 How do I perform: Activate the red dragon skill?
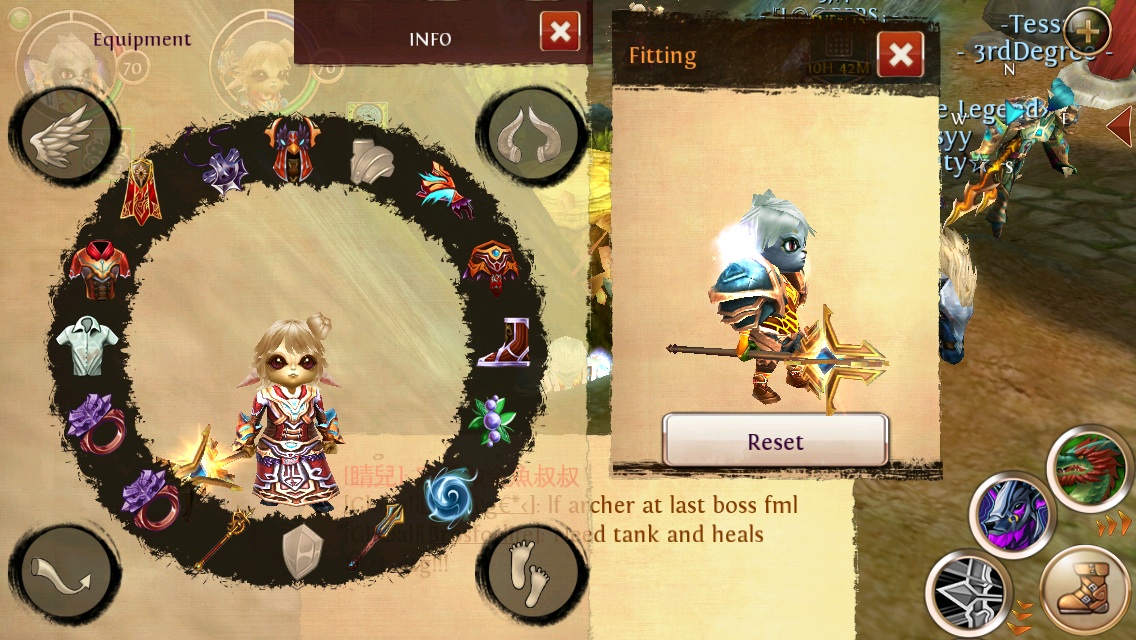[x=1090, y=470]
